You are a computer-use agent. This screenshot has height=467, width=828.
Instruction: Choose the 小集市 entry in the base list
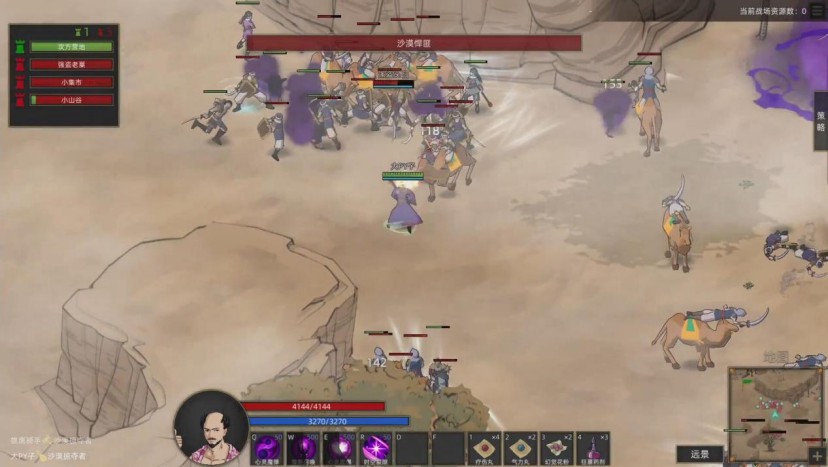[x=71, y=83]
